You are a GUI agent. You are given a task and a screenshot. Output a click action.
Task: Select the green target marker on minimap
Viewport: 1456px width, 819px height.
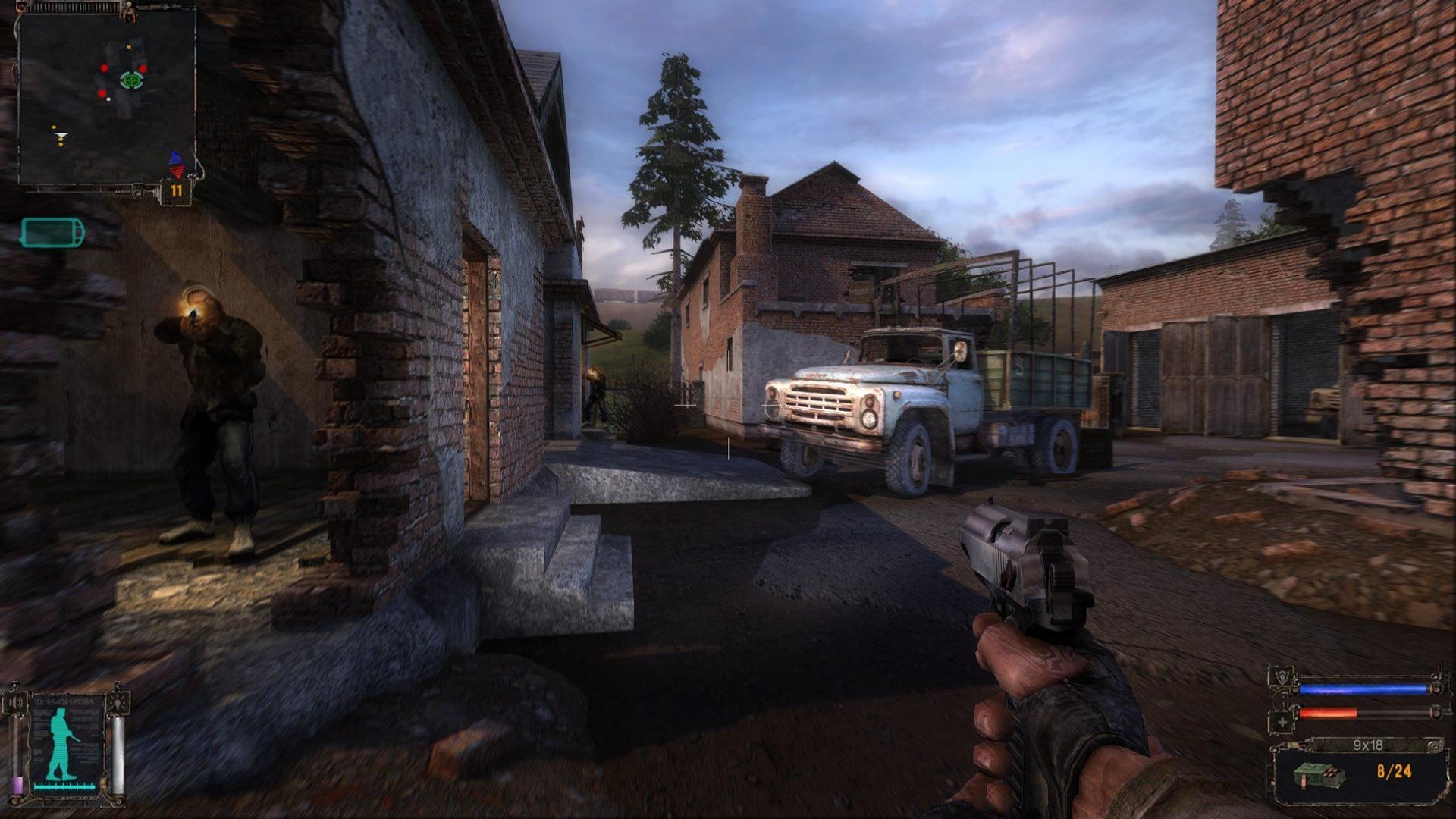pos(130,79)
